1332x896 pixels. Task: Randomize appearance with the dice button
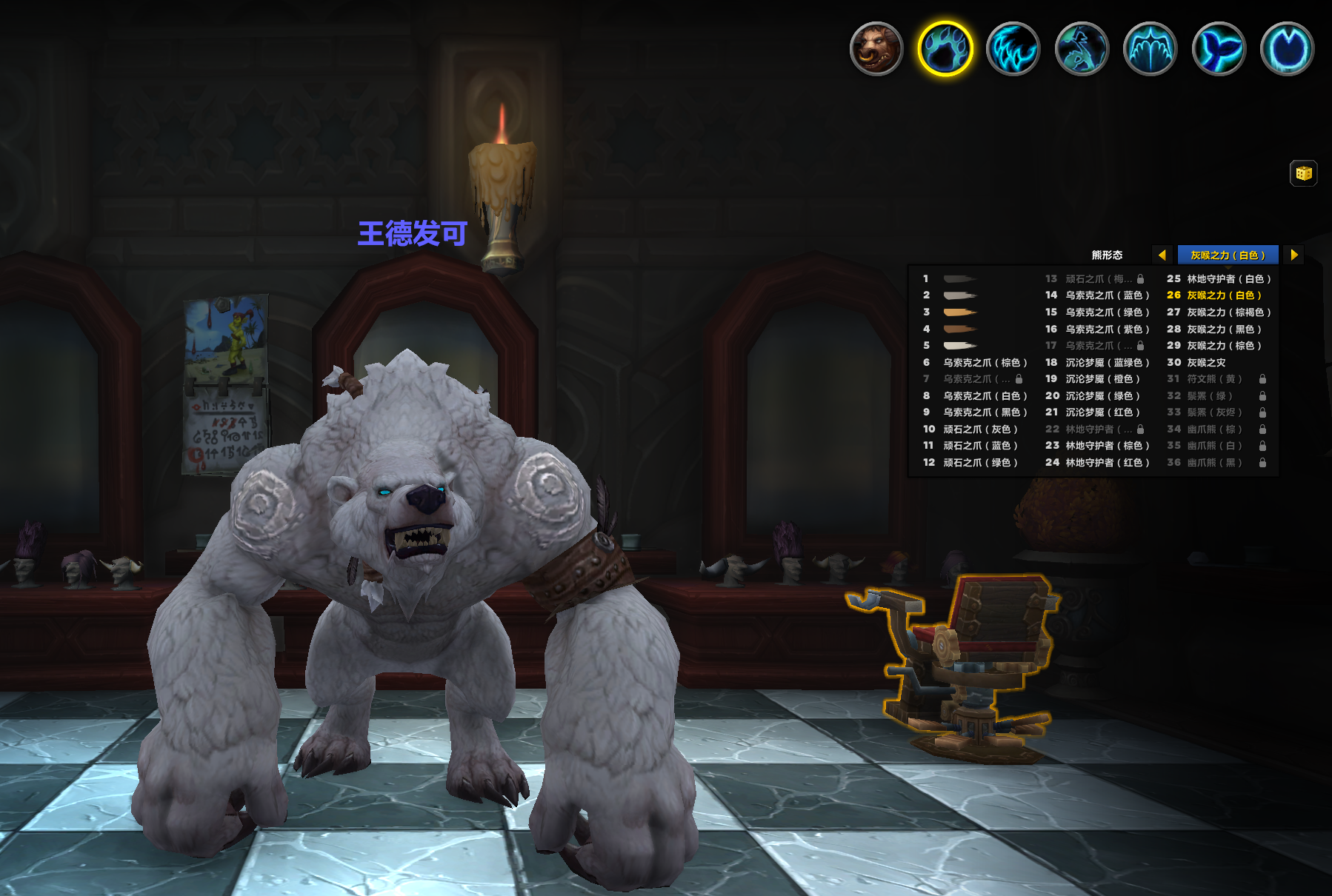[1303, 173]
